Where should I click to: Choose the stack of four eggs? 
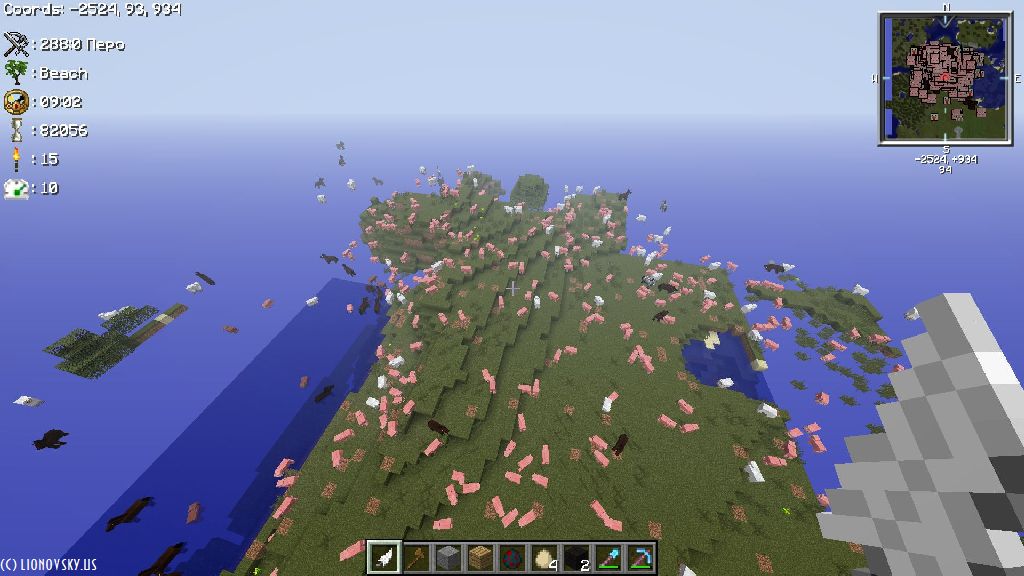[544, 557]
